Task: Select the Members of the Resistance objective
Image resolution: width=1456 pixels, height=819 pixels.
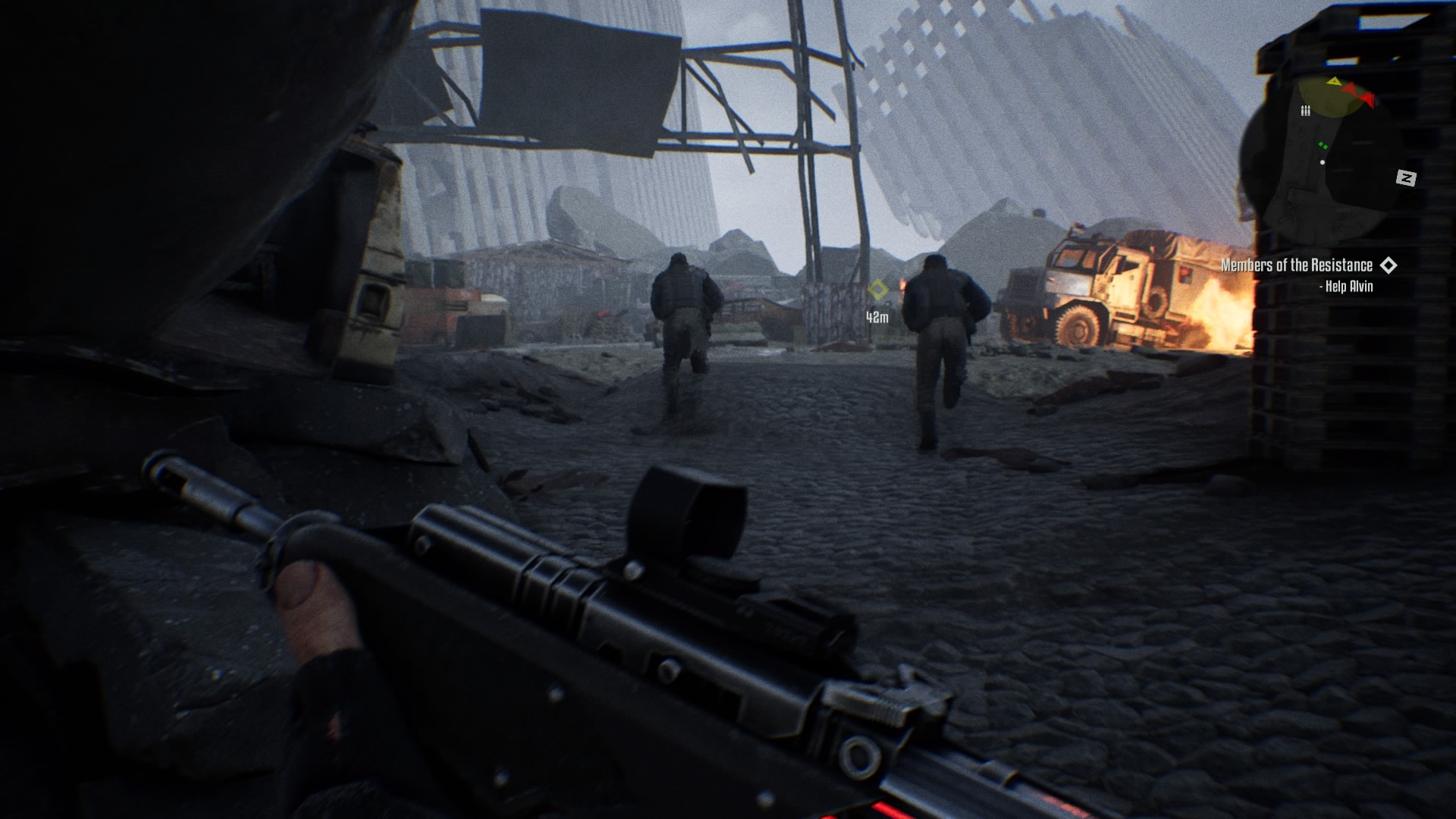Action: coord(1296,265)
